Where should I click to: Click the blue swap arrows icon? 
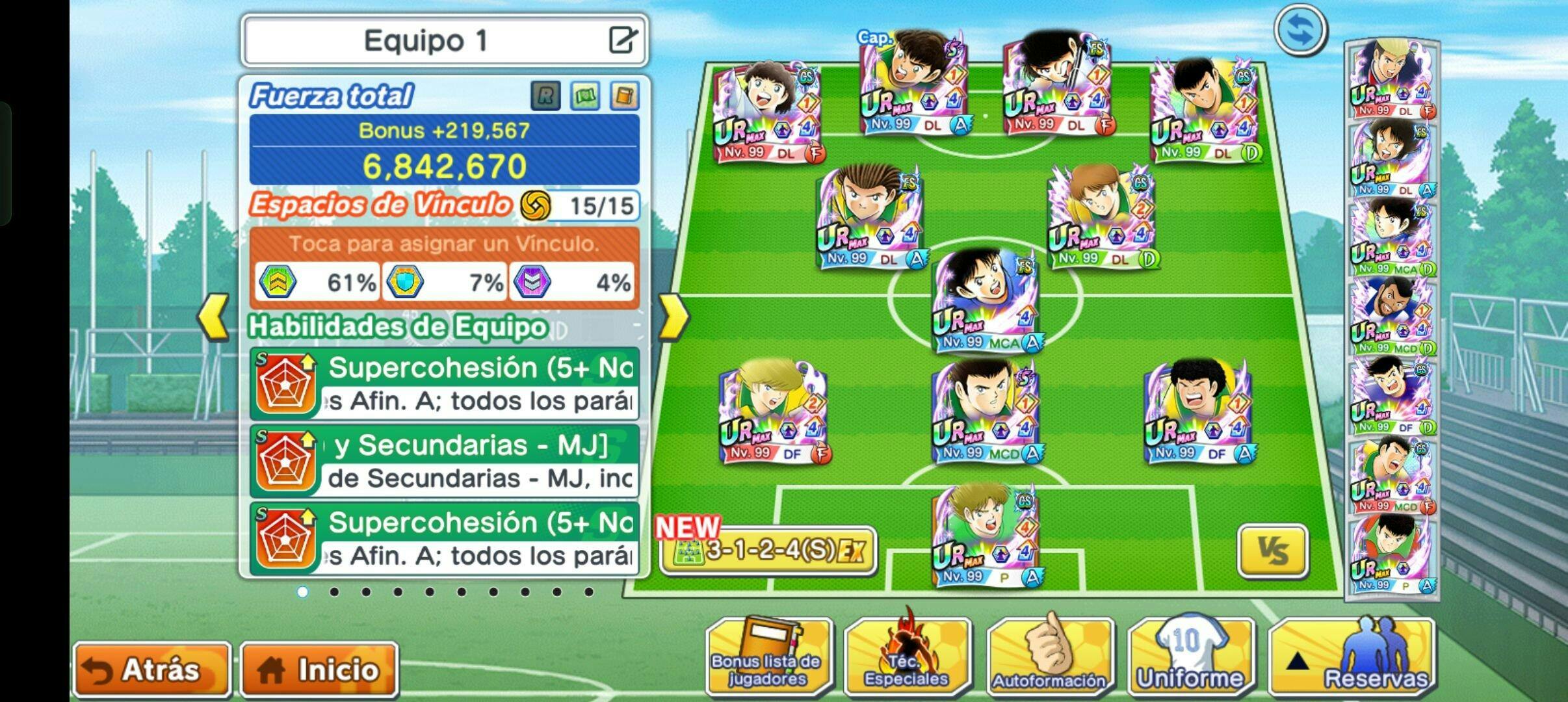click(1300, 31)
